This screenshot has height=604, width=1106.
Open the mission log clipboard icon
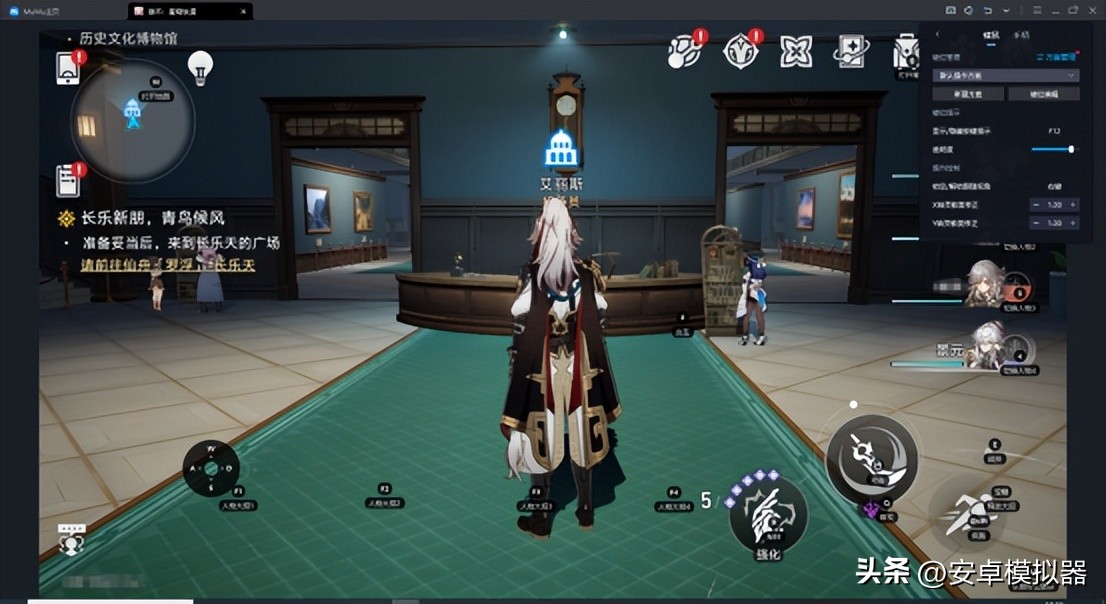(x=69, y=180)
